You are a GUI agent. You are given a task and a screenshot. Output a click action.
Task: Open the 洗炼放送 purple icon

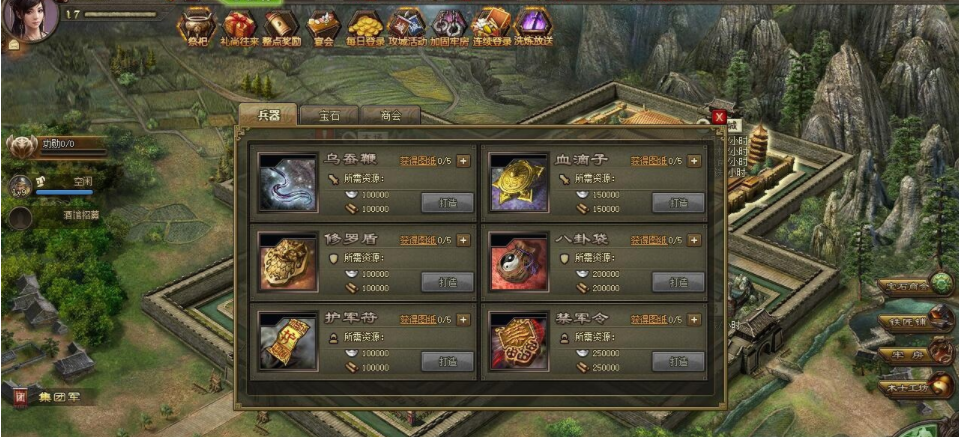point(534,26)
